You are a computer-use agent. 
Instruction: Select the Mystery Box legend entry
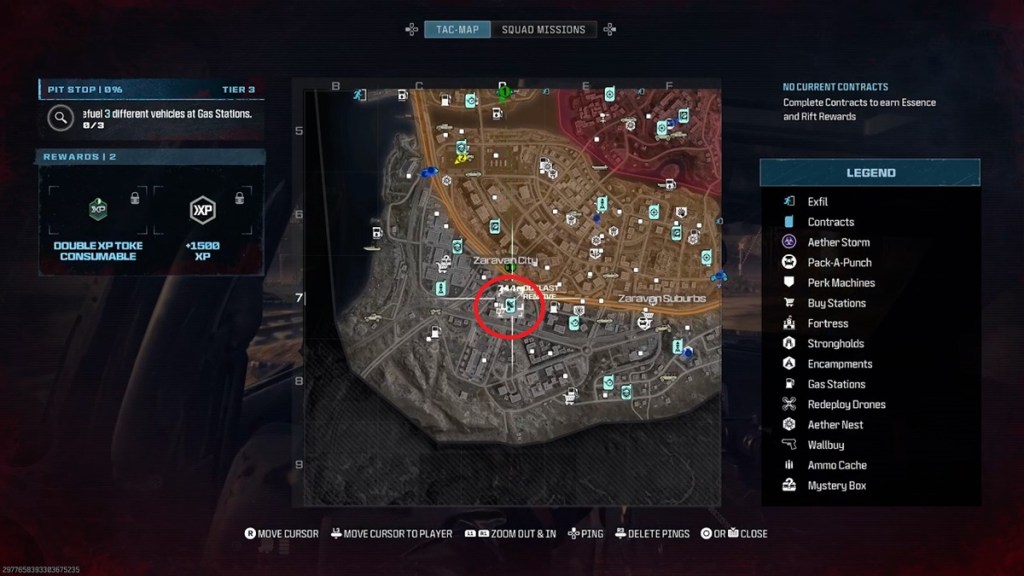coord(836,486)
